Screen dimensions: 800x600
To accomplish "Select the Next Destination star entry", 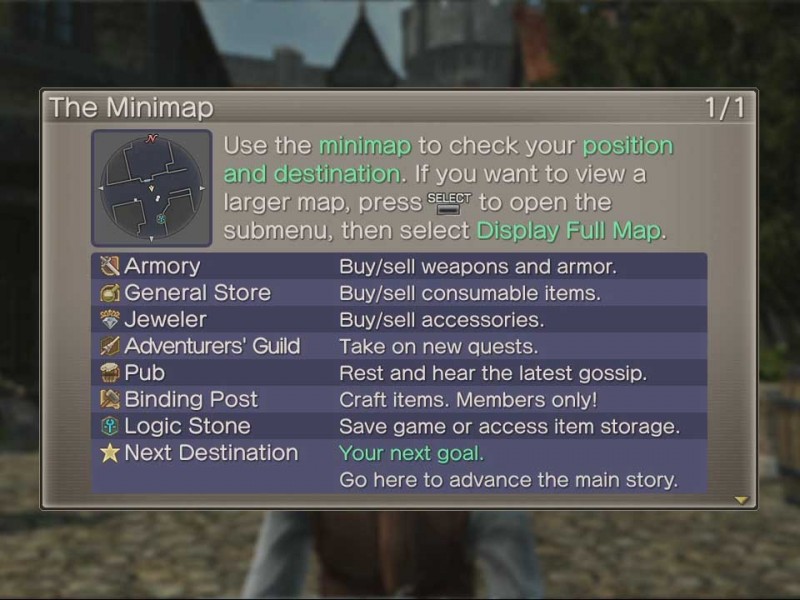I will coord(210,453).
